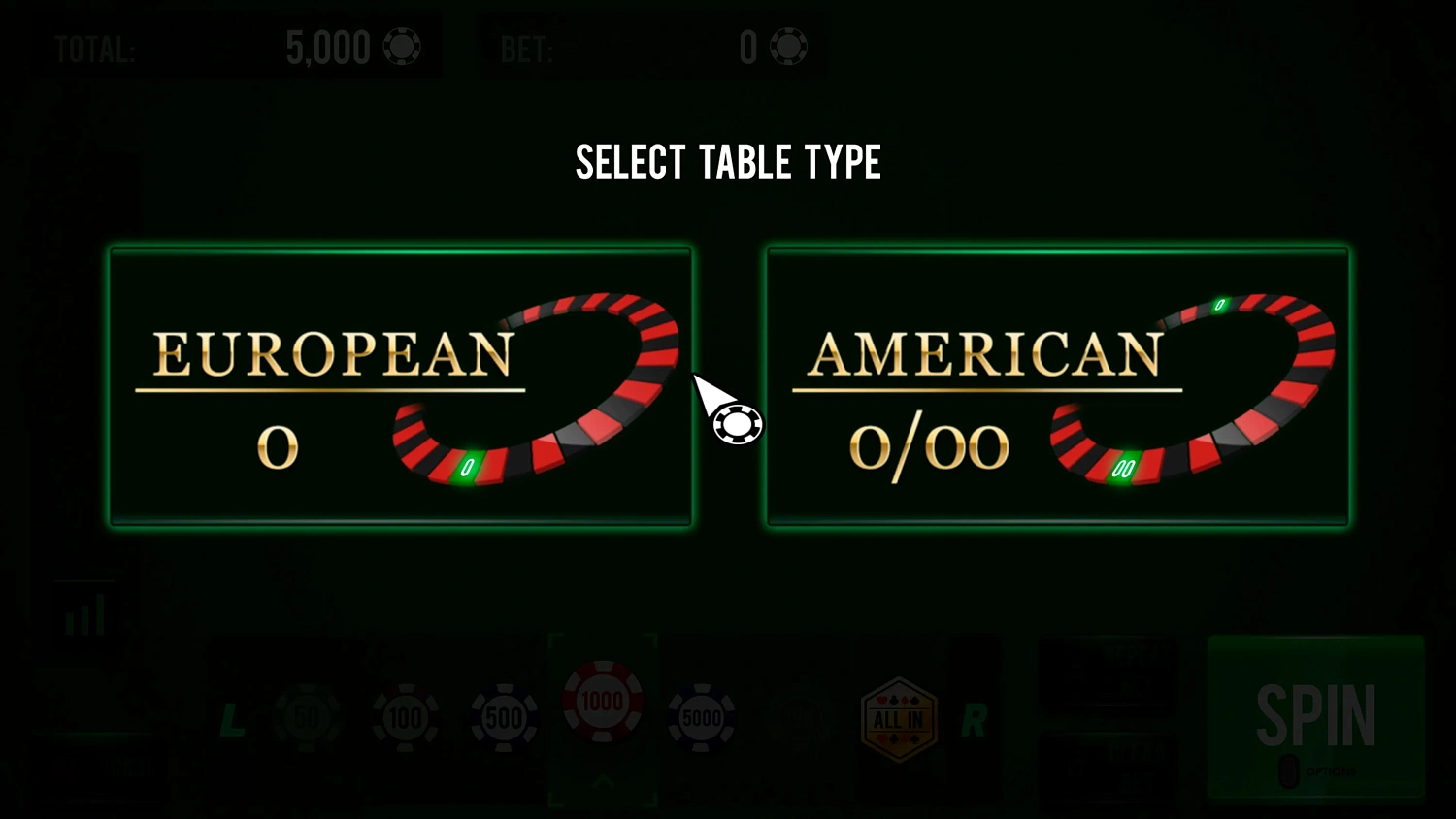Screen dimensions: 1456x819
Task: Click the chip icon beside BET amount
Action: pos(788,46)
